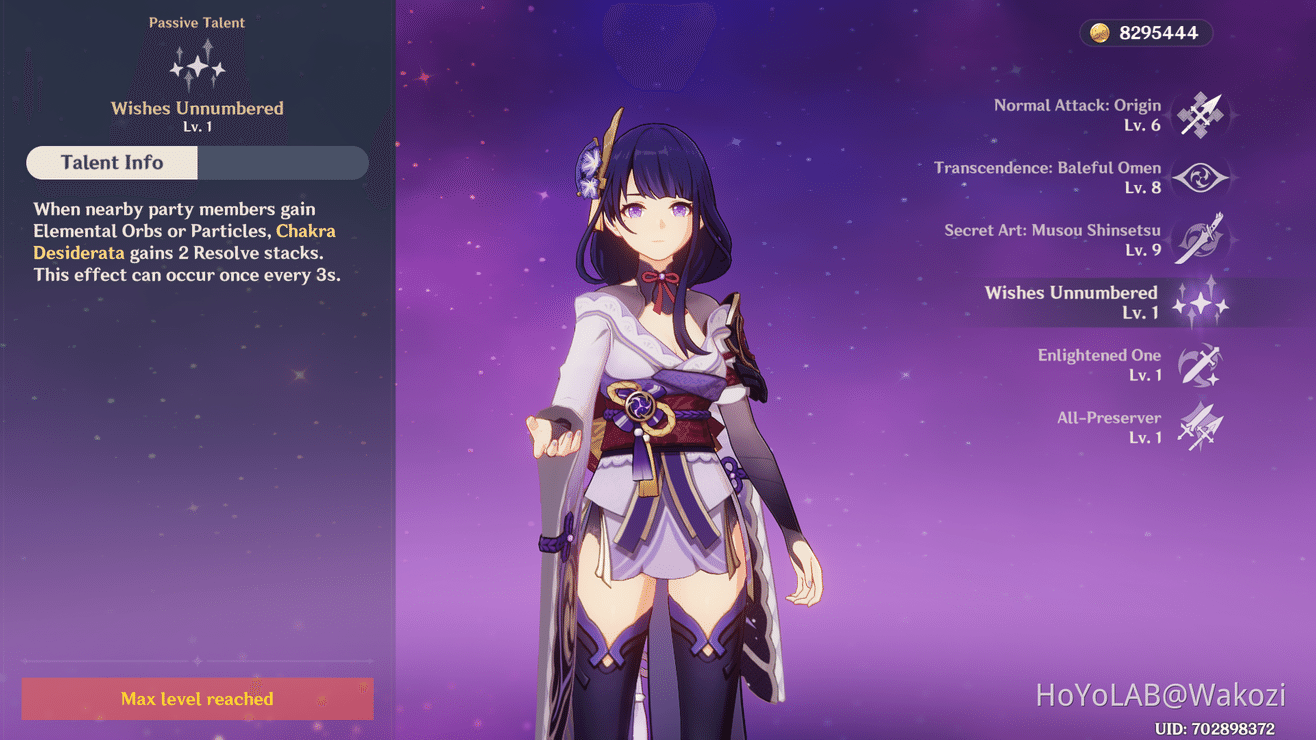This screenshot has height=740, width=1316.
Task: View the Enlightened One passive talent
Action: tap(1199, 365)
